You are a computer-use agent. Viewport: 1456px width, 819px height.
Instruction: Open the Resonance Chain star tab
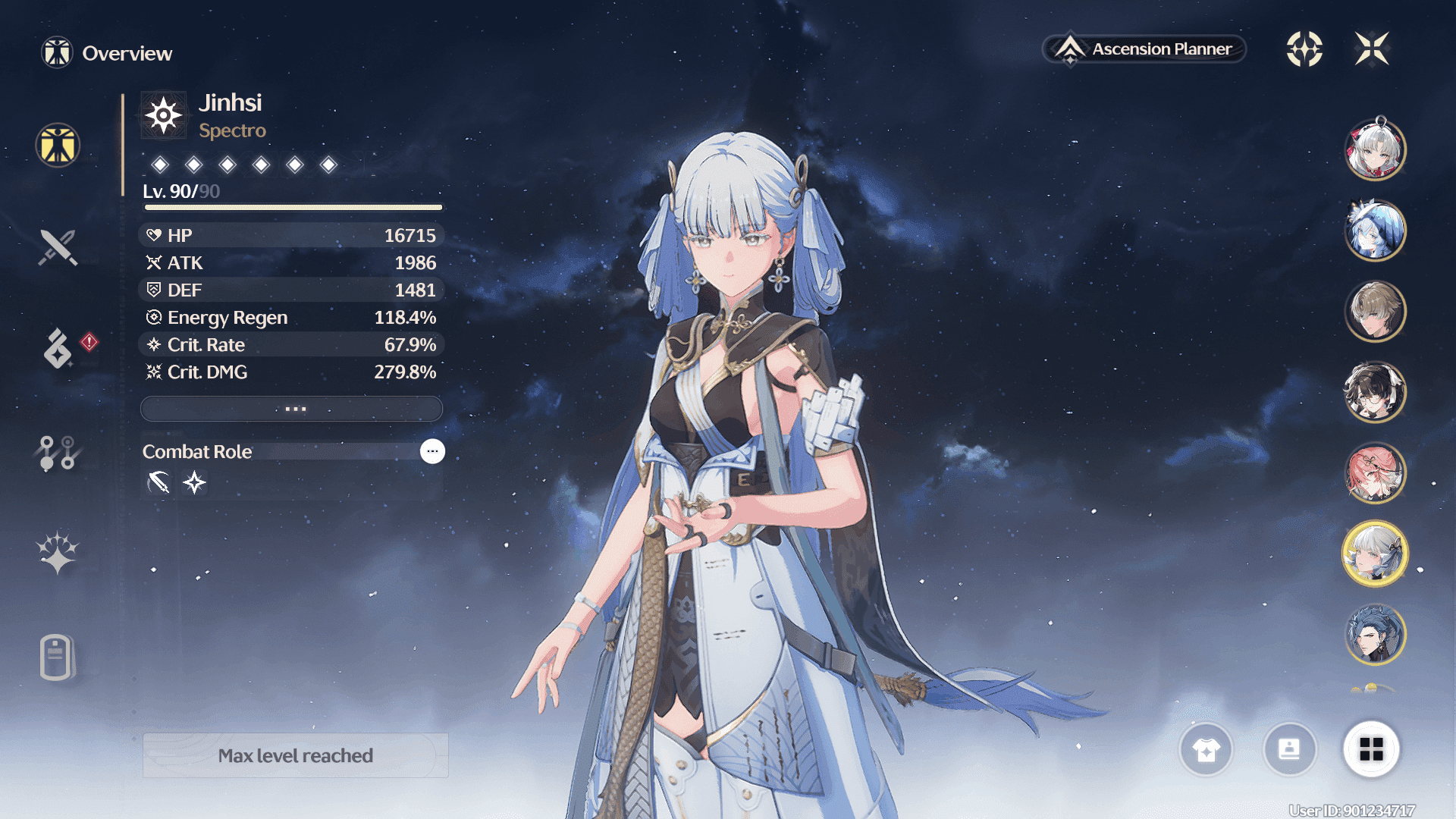(x=58, y=552)
